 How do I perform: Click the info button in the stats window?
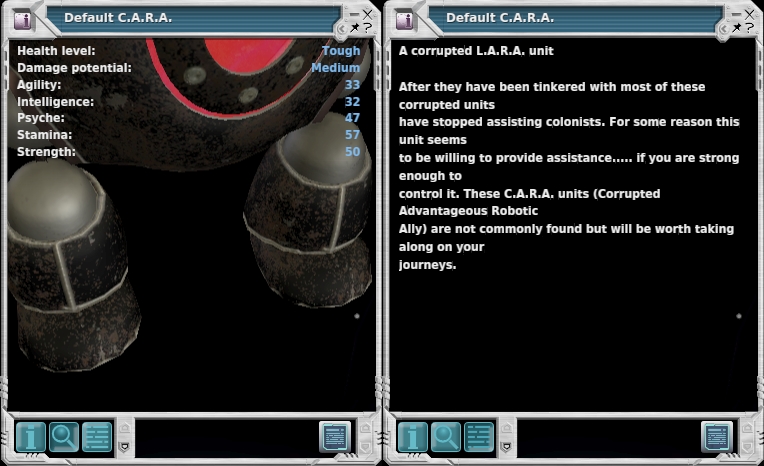(x=31, y=437)
